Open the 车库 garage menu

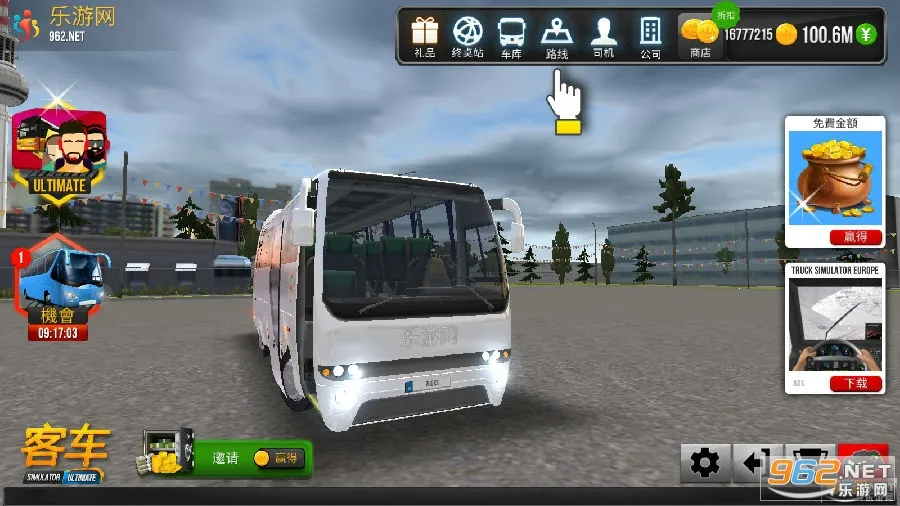[510, 36]
